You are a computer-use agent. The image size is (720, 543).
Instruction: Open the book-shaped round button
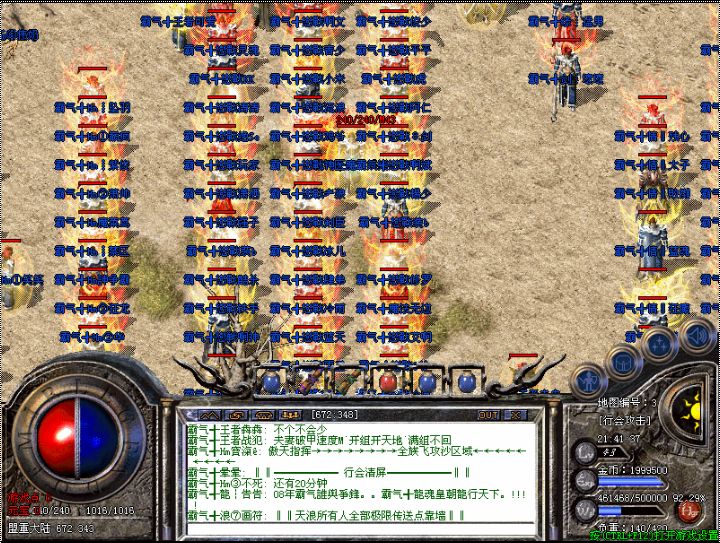(x=624, y=360)
